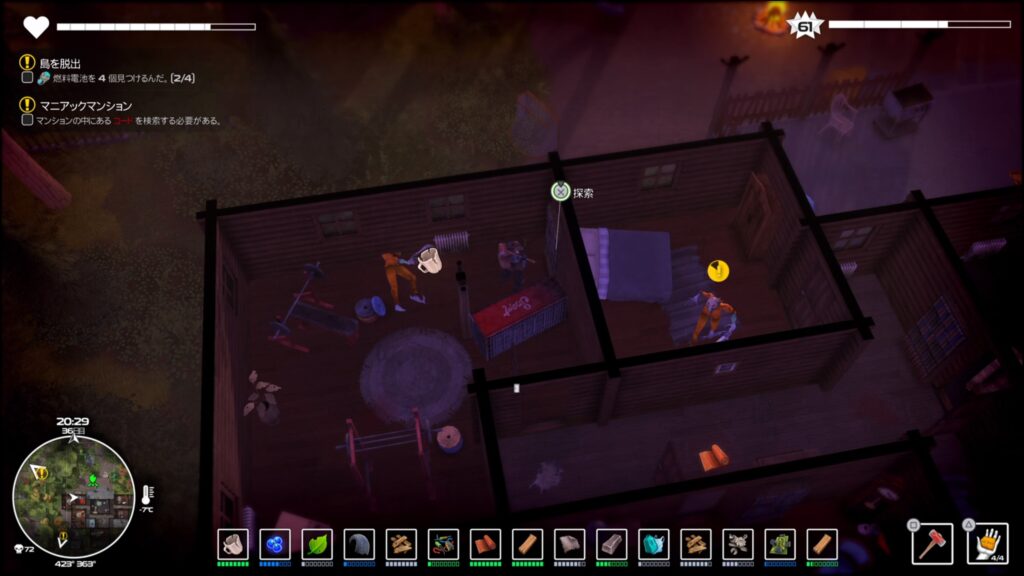
Task: Select the coffee mug hotbar slot
Action: tap(232, 544)
